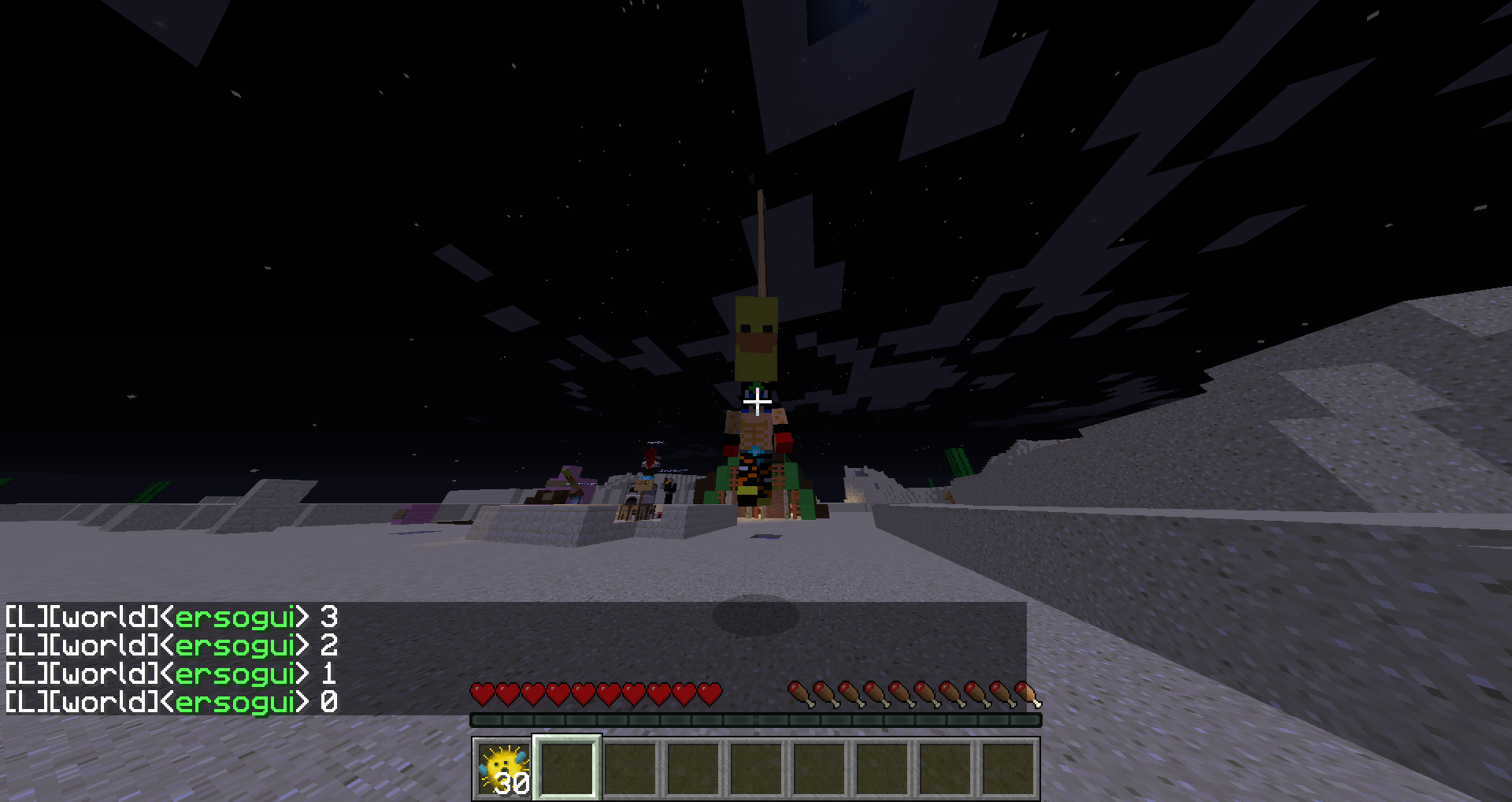Select the pufferfish hotbar slot
The width and height of the screenshot is (1512, 802).
pyautogui.click(x=503, y=768)
